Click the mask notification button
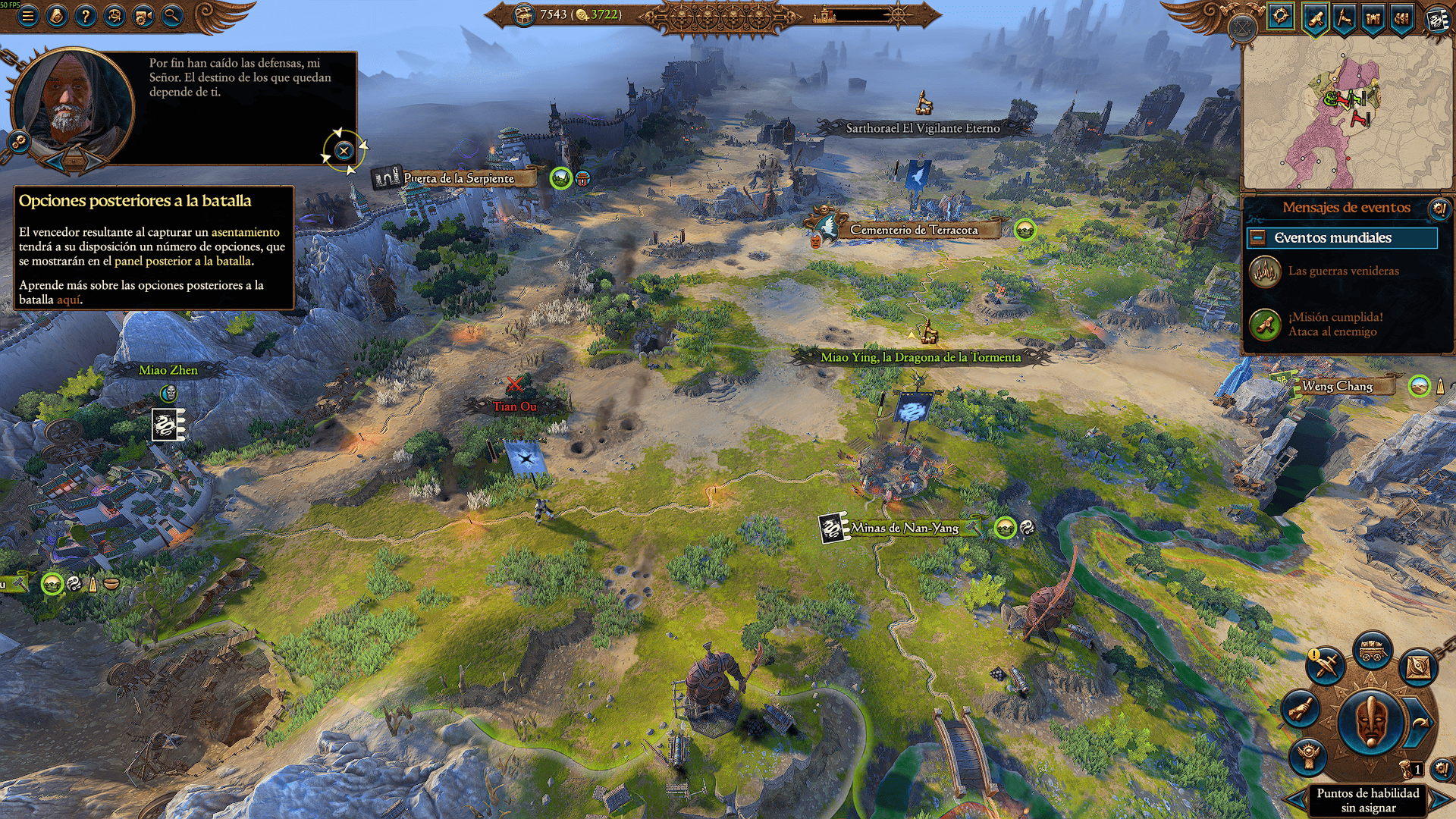Viewport: 1456px width, 819px height. pyautogui.click(x=1370, y=722)
